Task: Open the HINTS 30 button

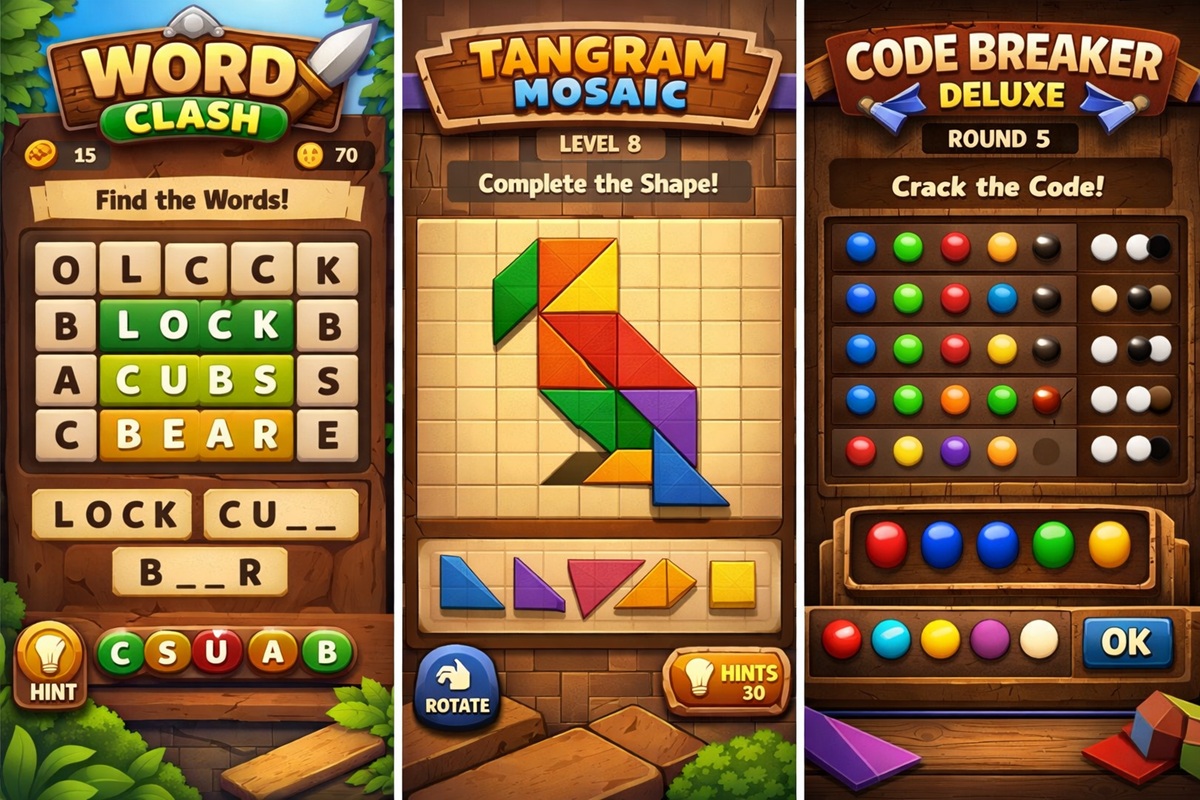Action: [726, 680]
